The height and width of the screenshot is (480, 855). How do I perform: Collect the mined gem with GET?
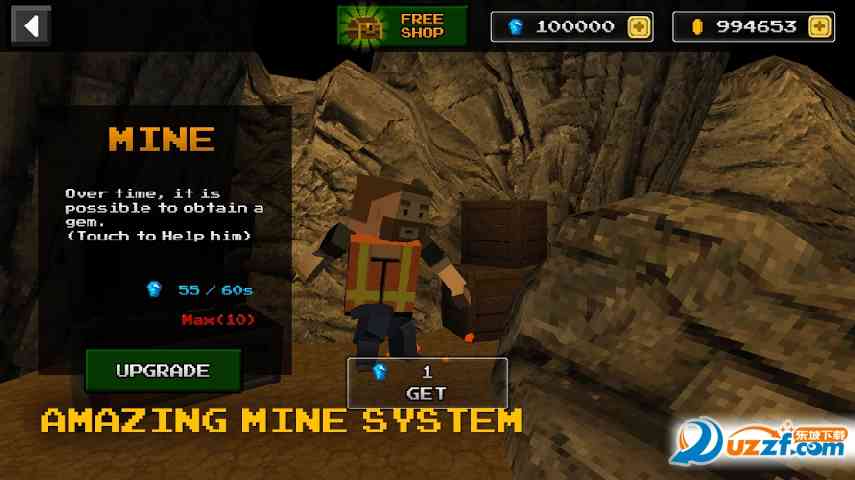point(427,383)
